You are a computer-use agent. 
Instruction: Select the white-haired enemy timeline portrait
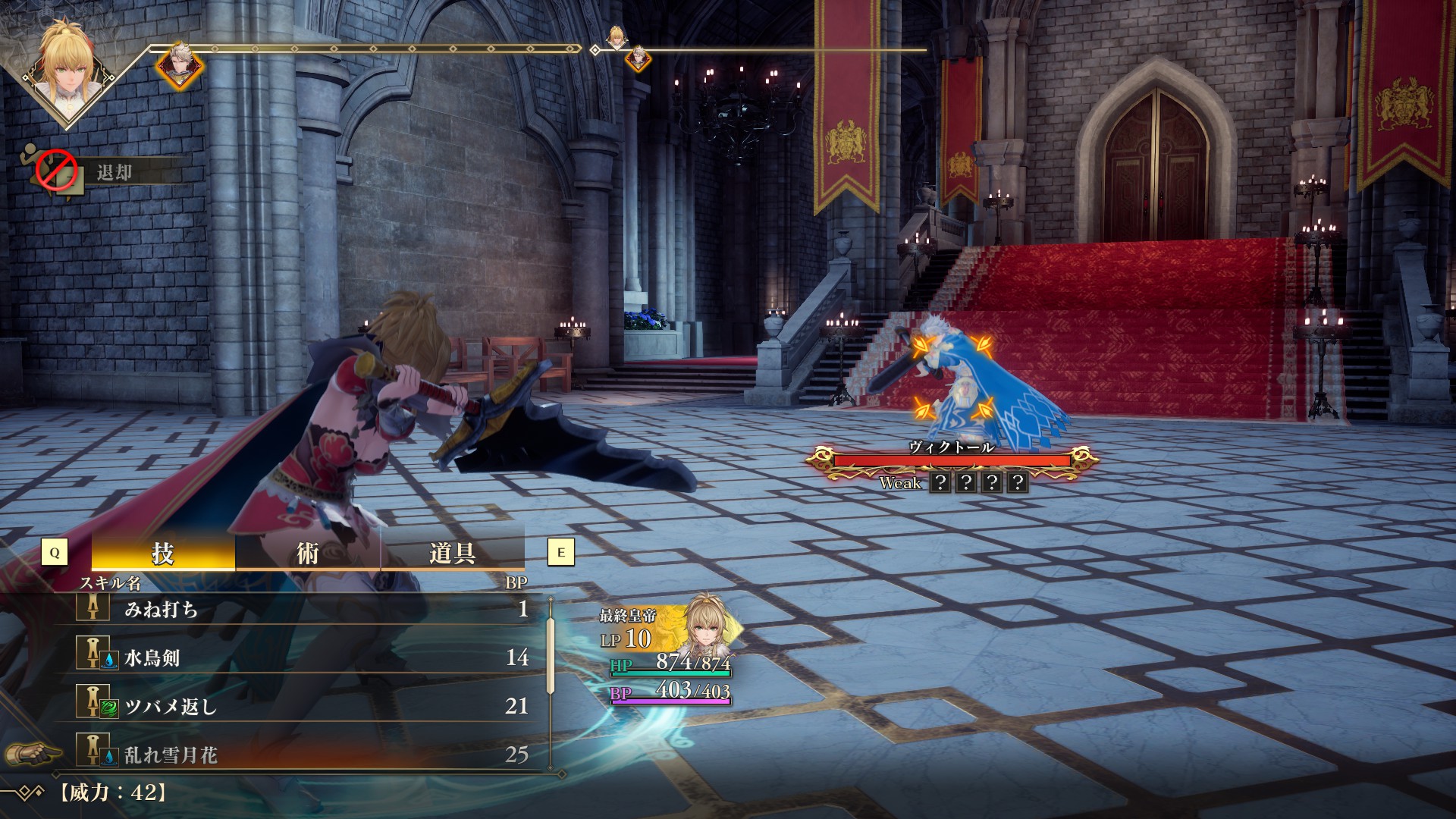tap(180, 66)
